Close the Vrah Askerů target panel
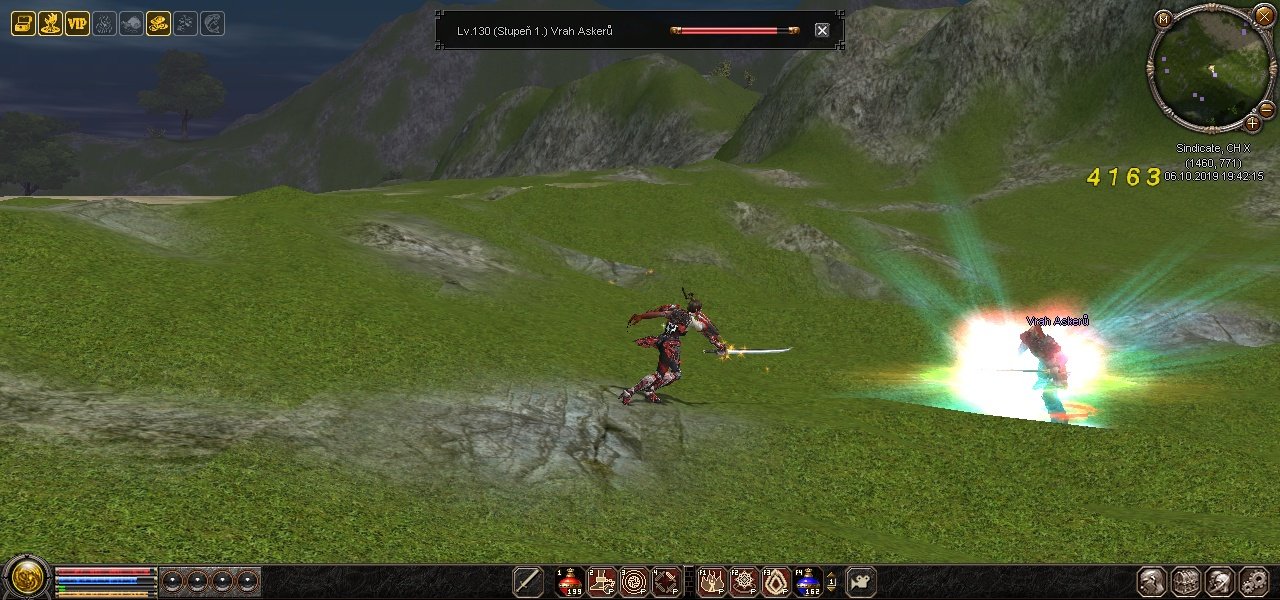This screenshot has height=600, width=1280. point(822,30)
